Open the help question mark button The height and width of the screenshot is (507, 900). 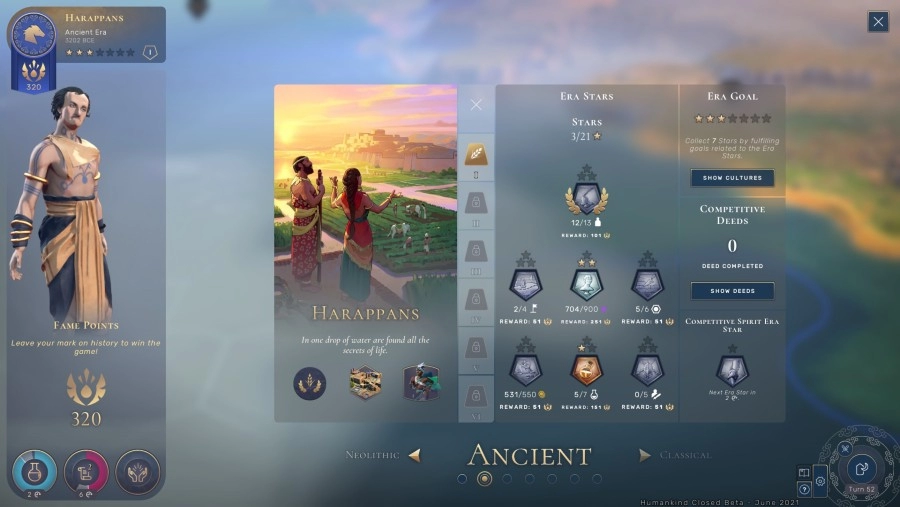(804, 489)
